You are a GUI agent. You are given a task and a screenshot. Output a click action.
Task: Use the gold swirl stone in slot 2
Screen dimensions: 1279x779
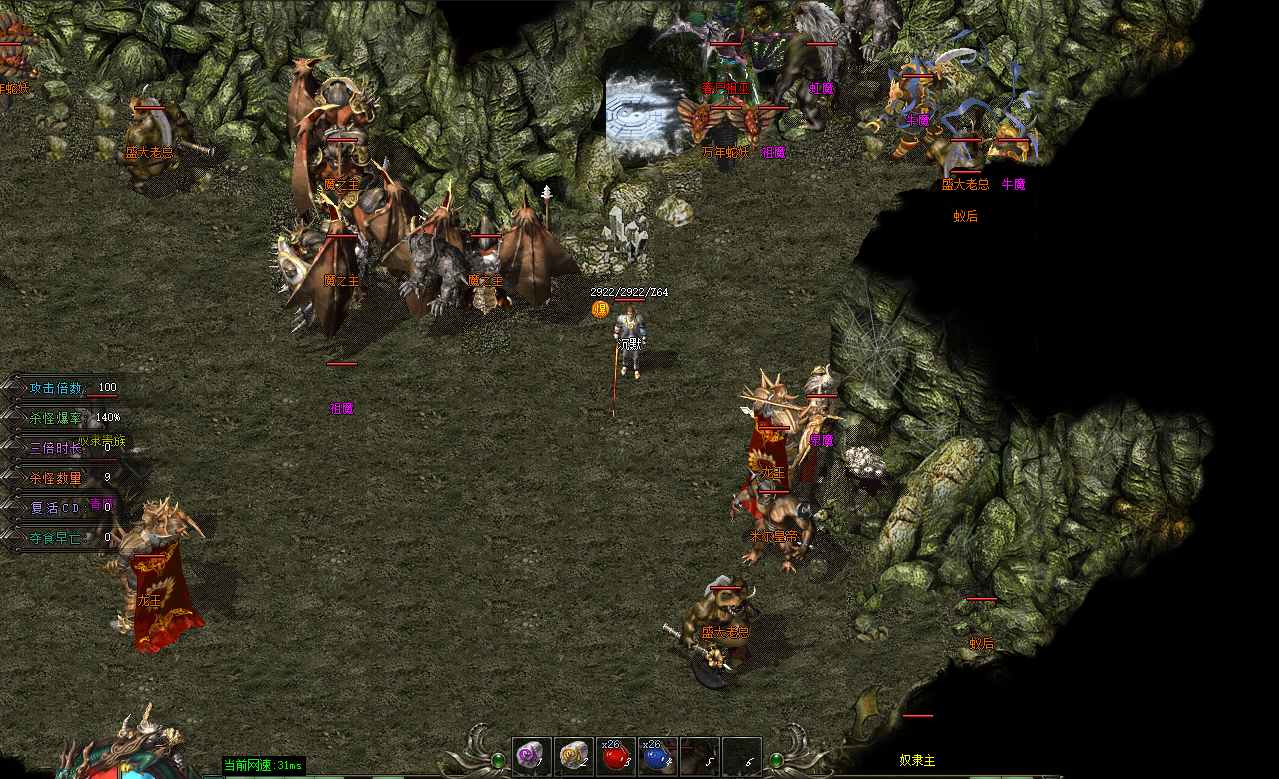tap(573, 757)
